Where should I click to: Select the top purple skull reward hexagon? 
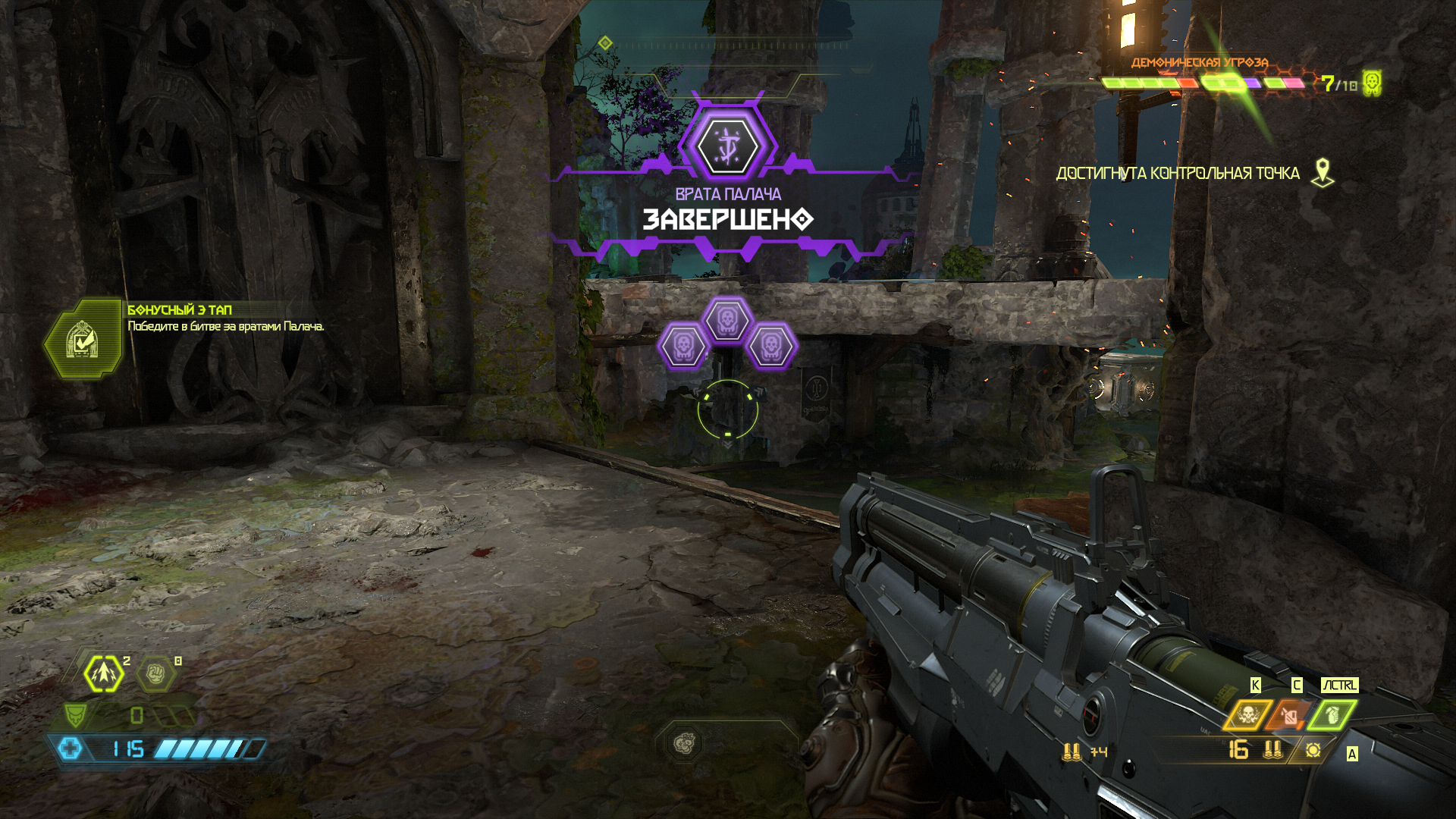(x=726, y=319)
